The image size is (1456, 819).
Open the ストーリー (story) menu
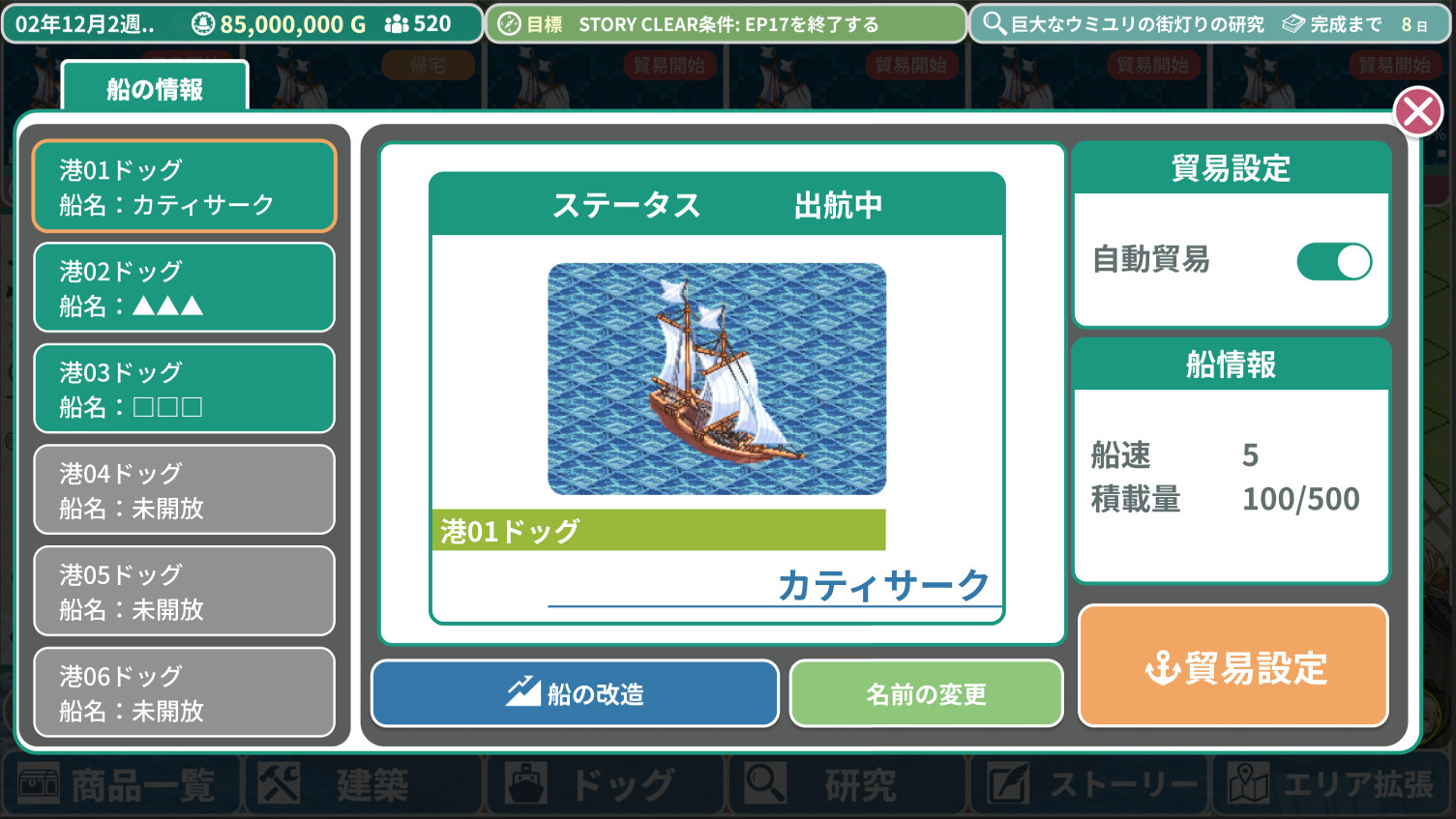click(x=1088, y=785)
